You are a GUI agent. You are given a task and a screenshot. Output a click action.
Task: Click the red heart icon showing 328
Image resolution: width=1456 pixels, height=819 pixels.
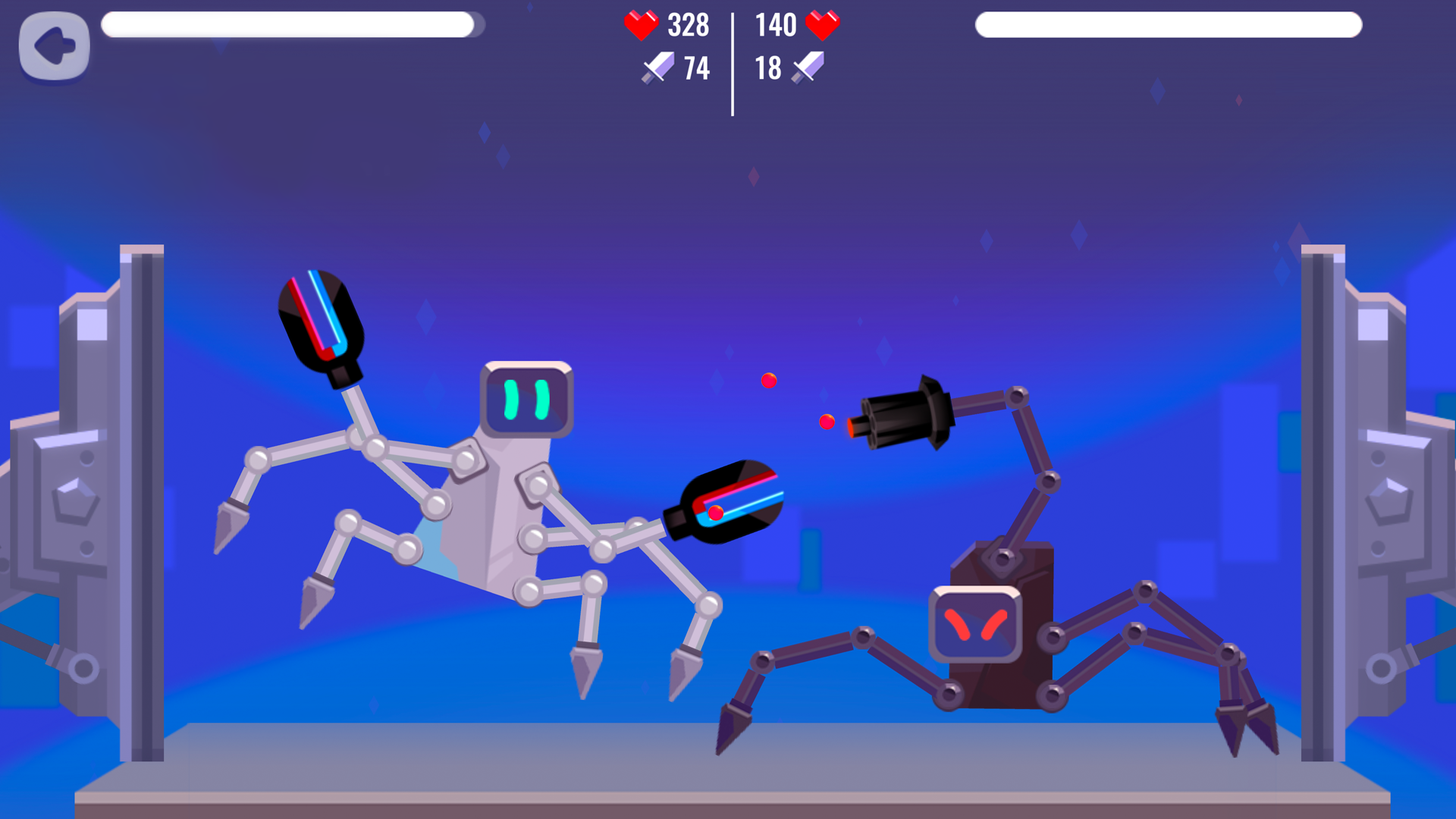click(x=639, y=26)
